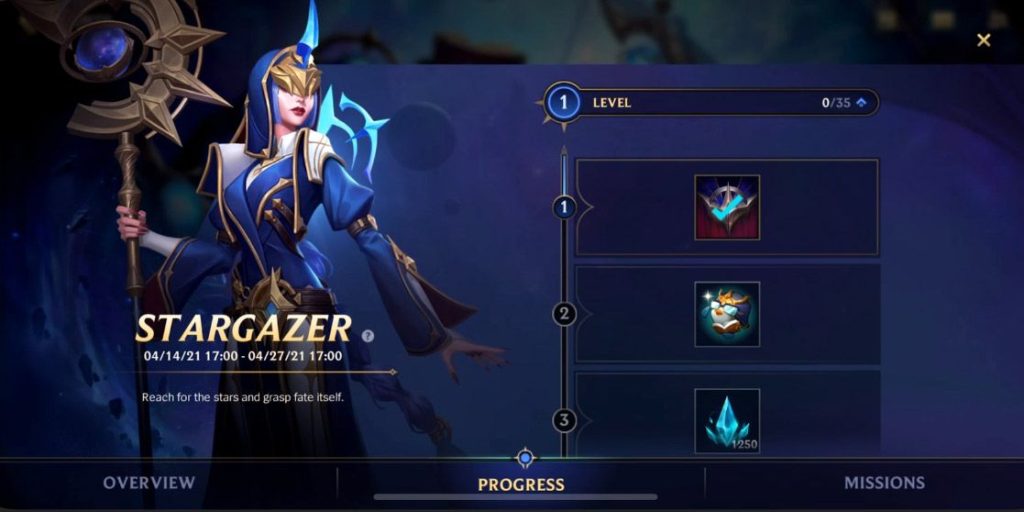
Task: Choose the level 3 blue crystal reward
Action: (727, 420)
